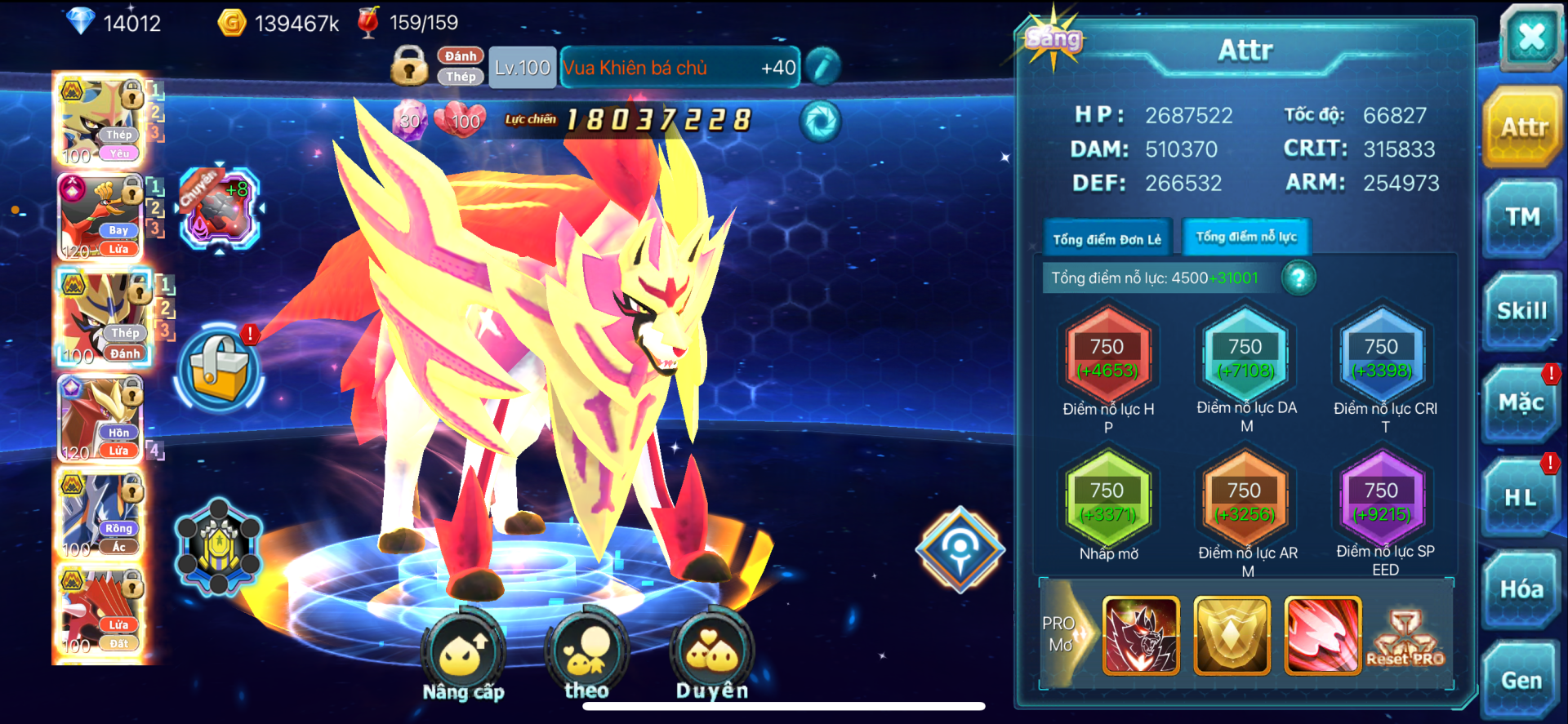This screenshot has width=1568, height=724.
Task: Open the yellow bag with alert badge
Action: point(218,368)
